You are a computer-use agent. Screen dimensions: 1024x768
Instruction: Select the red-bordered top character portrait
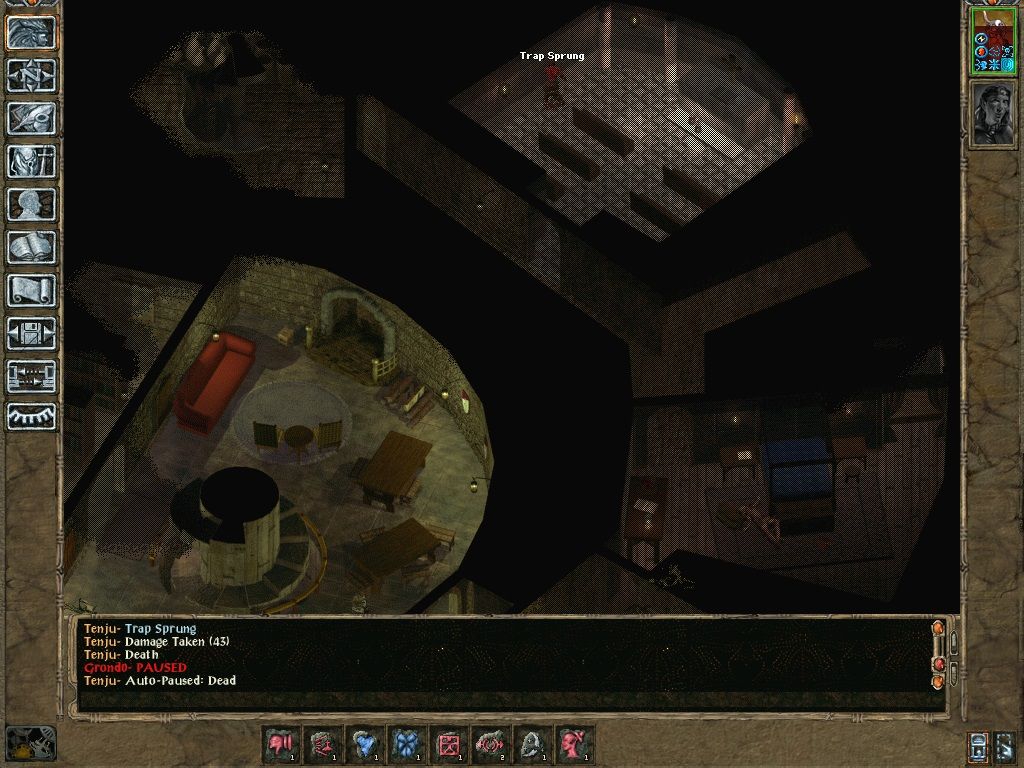click(993, 42)
